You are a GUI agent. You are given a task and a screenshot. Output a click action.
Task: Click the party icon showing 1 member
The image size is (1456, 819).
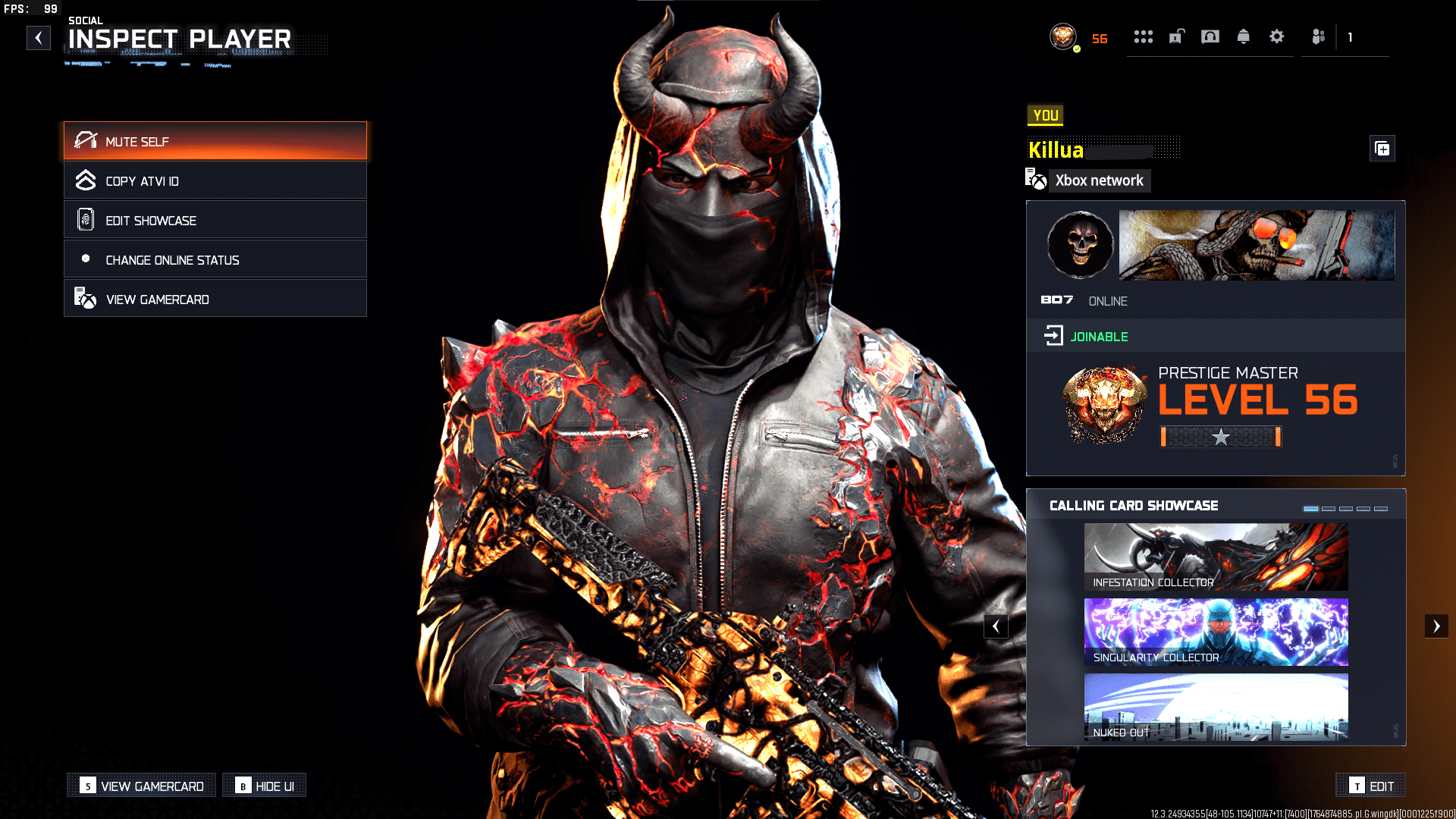pos(1317,36)
